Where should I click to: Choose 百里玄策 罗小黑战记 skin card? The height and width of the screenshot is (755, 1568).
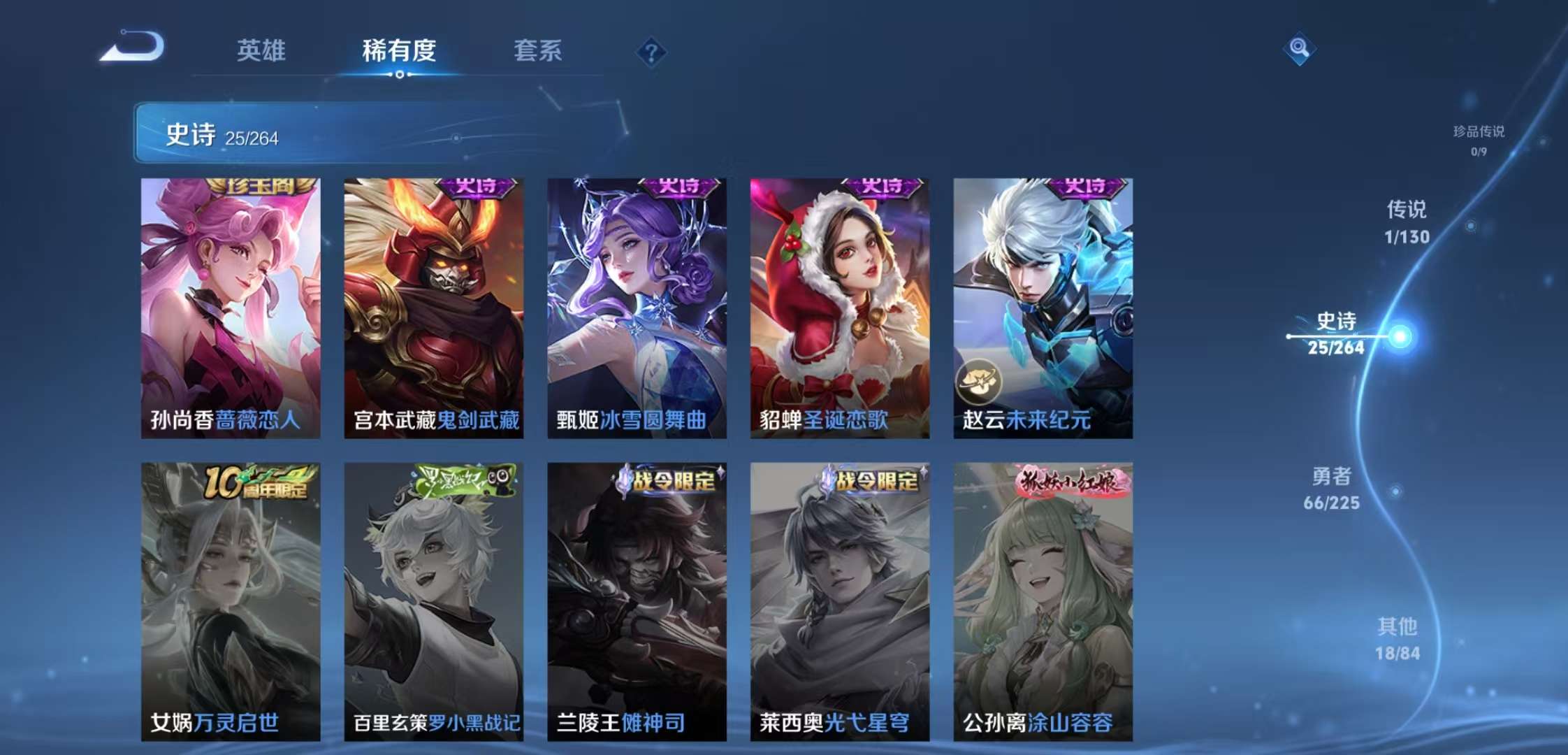click(433, 601)
